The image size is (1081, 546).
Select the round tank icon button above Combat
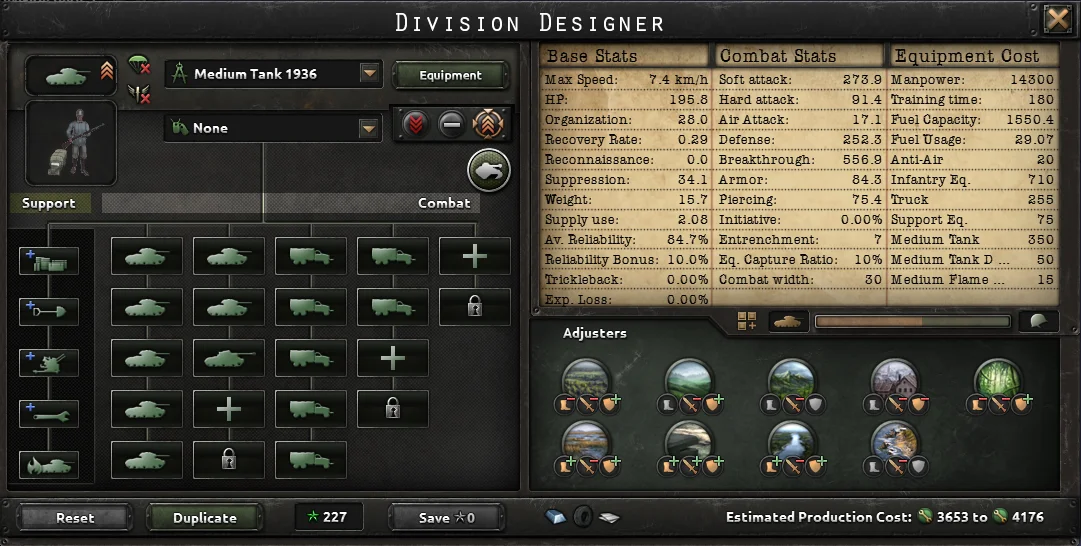tap(488, 171)
